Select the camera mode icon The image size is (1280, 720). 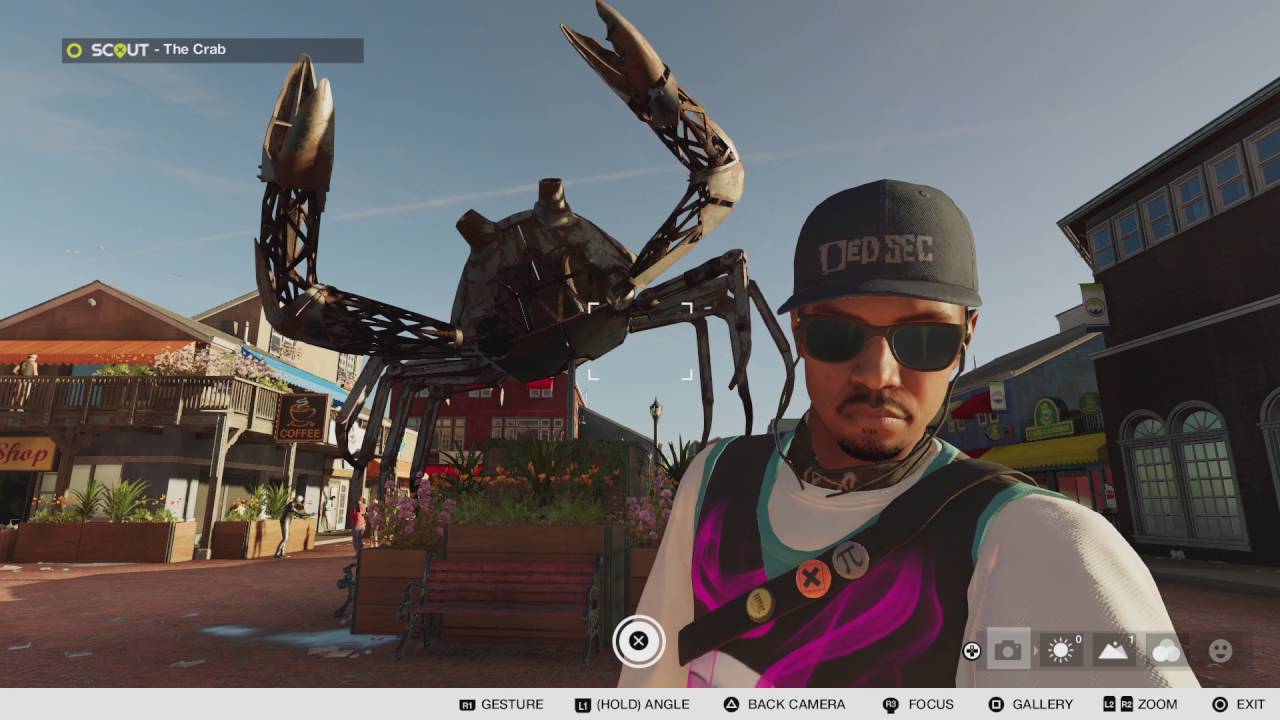coord(1007,650)
